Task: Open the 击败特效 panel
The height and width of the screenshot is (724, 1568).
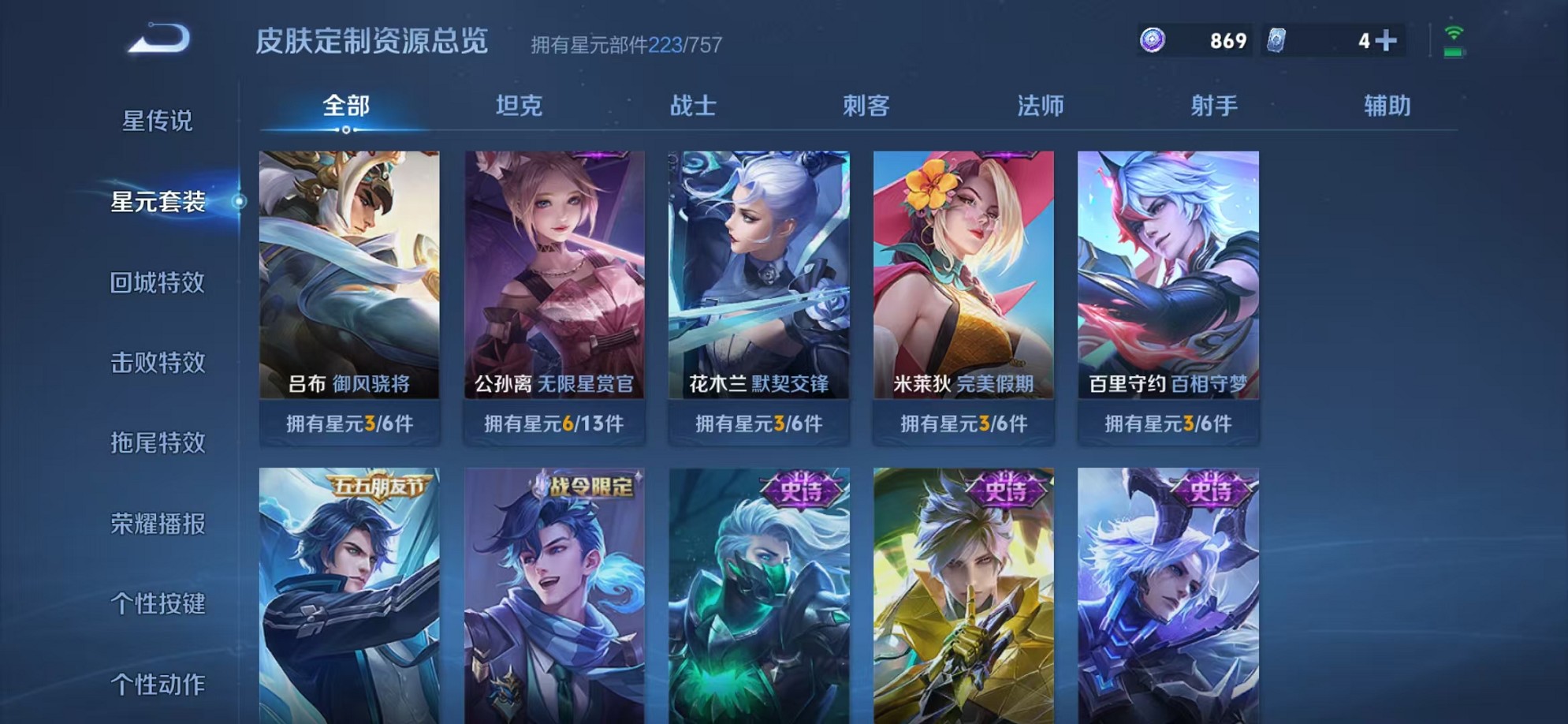Action: click(x=156, y=363)
